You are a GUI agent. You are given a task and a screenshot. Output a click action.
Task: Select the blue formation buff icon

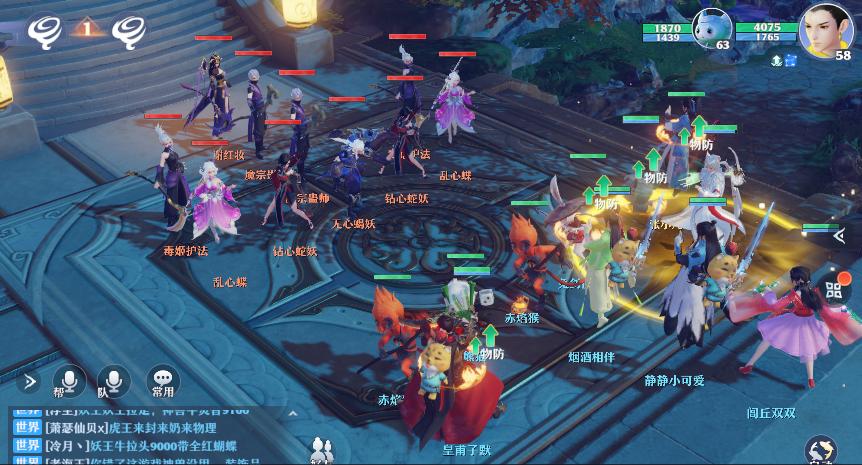[x=791, y=61]
